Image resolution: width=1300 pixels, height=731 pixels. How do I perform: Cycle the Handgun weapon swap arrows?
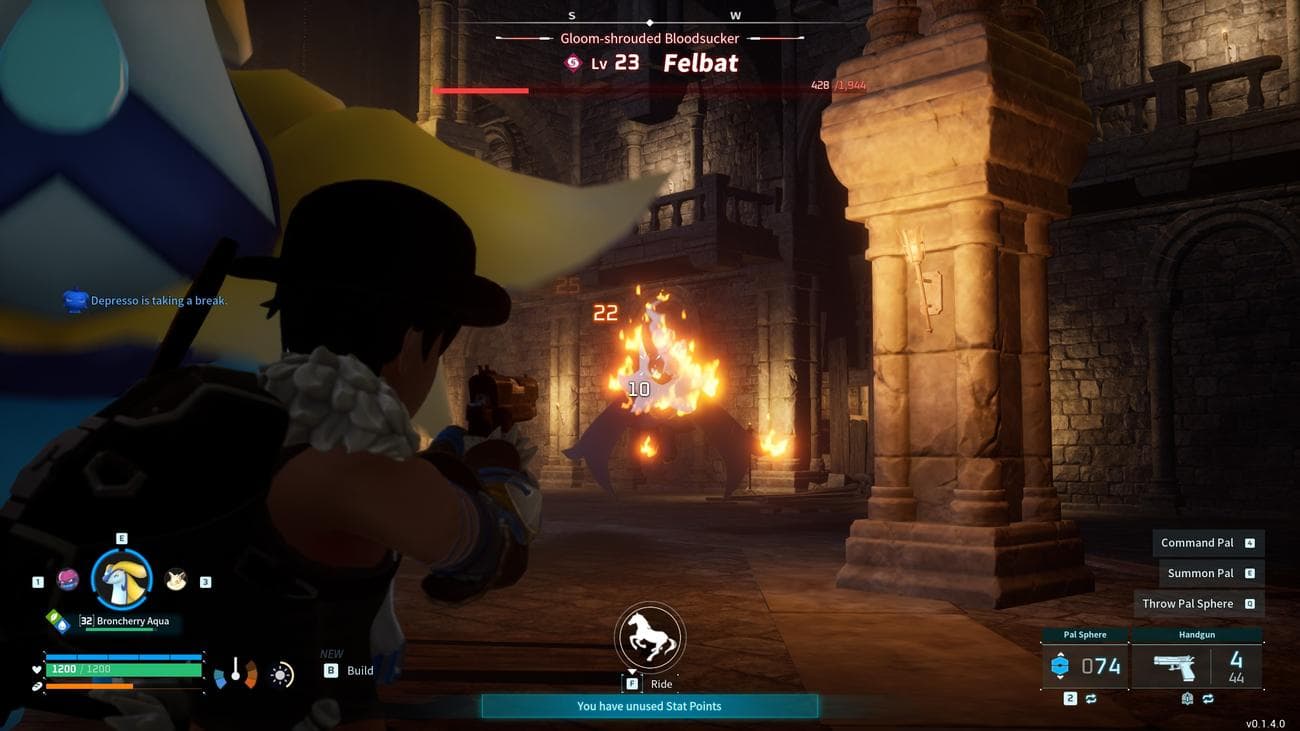pyautogui.click(x=1207, y=699)
